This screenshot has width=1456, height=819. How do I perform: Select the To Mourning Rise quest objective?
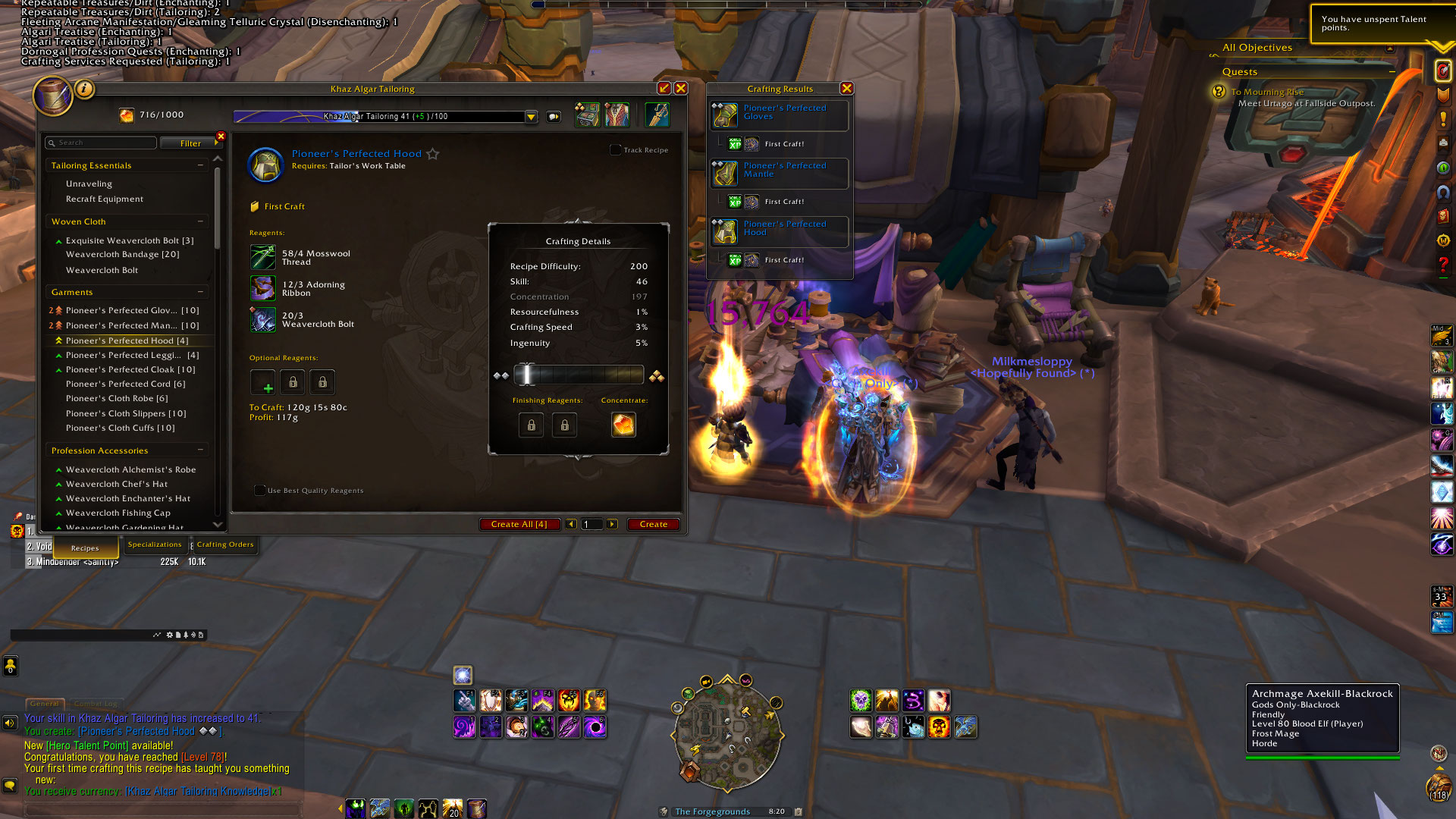pyautogui.click(x=1267, y=92)
